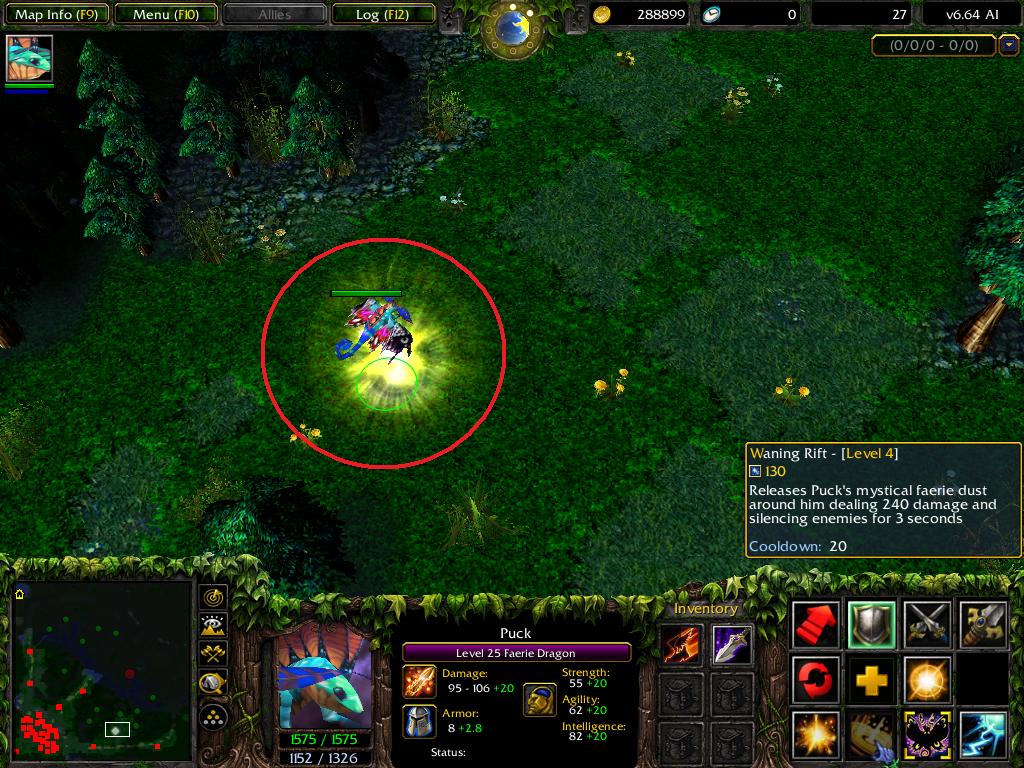Select the crossed swords Attack command
The image size is (1024, 768).
[927, 624]
